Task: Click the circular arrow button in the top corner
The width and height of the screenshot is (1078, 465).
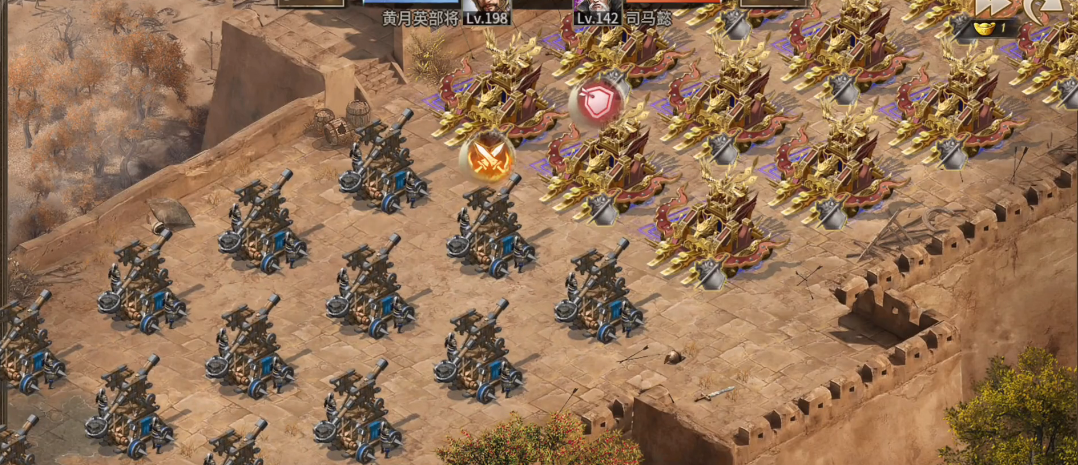Action: 1045,8
